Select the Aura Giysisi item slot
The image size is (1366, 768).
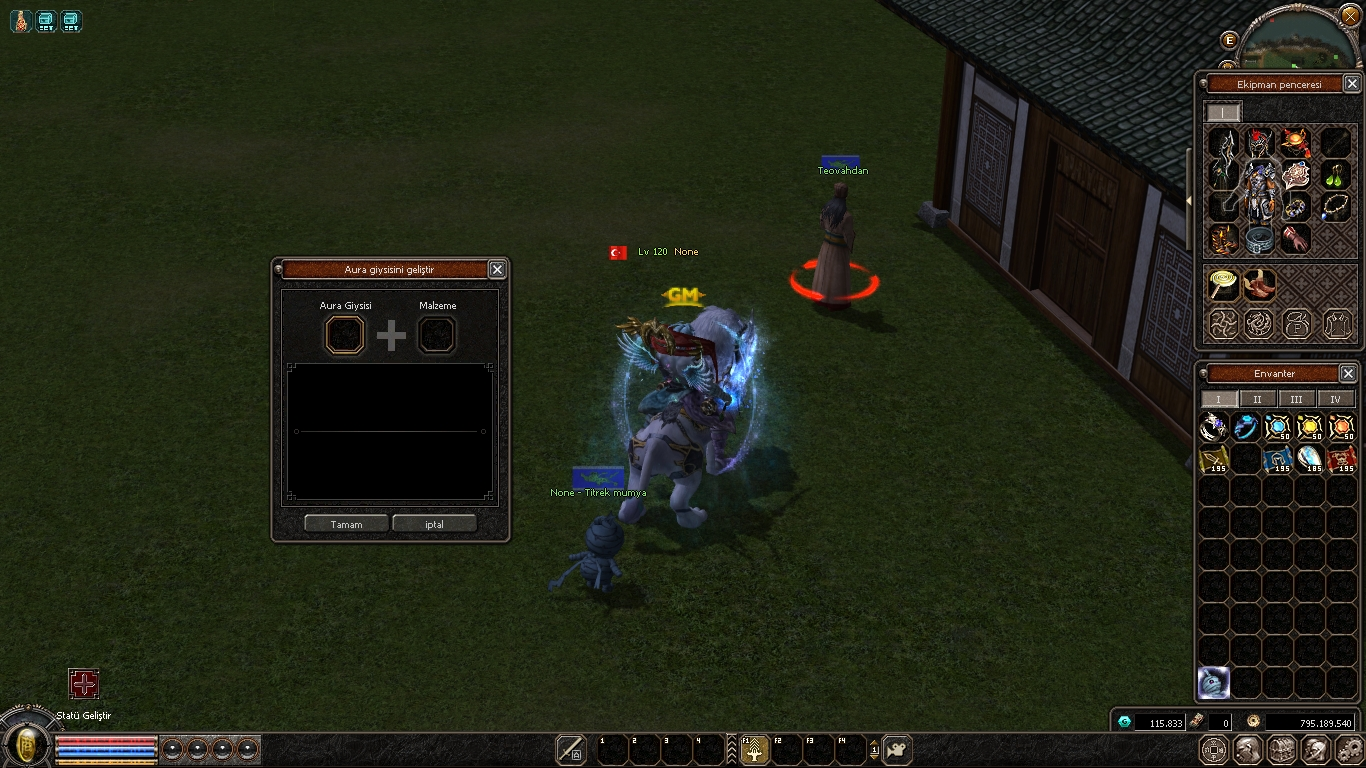click(x=345, y=335)
